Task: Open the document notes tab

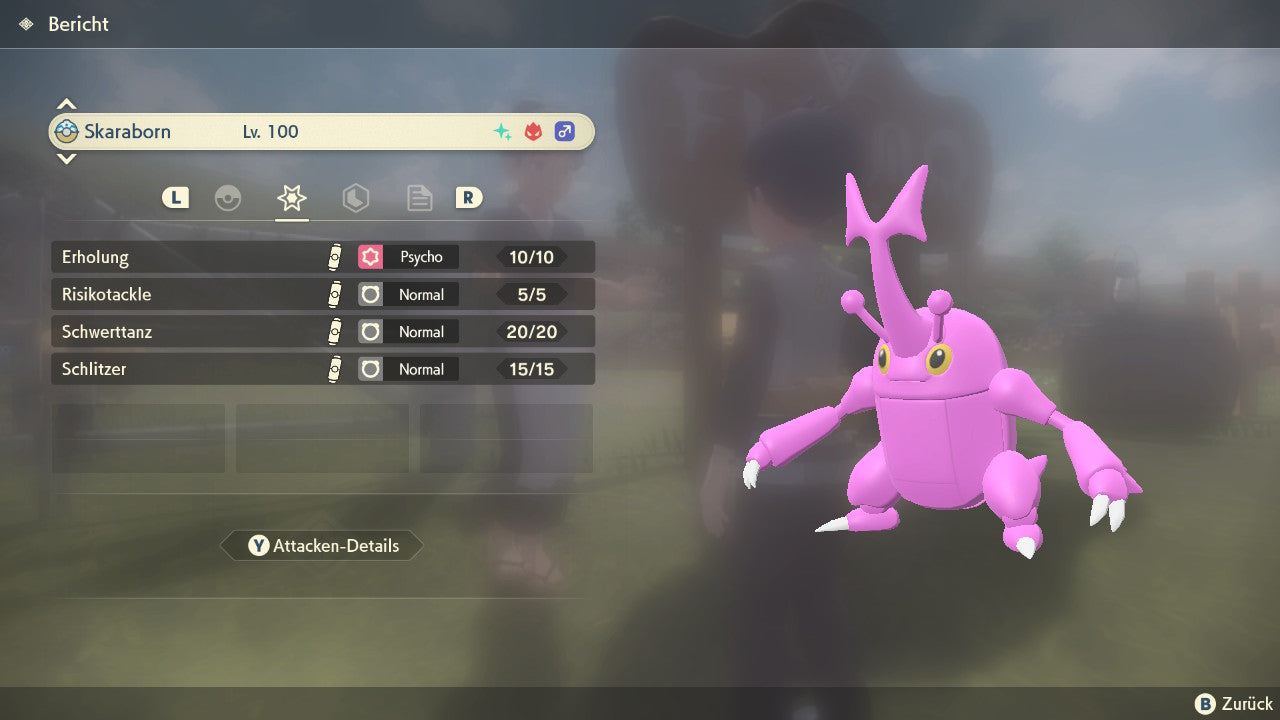Action: coord(419,198)
